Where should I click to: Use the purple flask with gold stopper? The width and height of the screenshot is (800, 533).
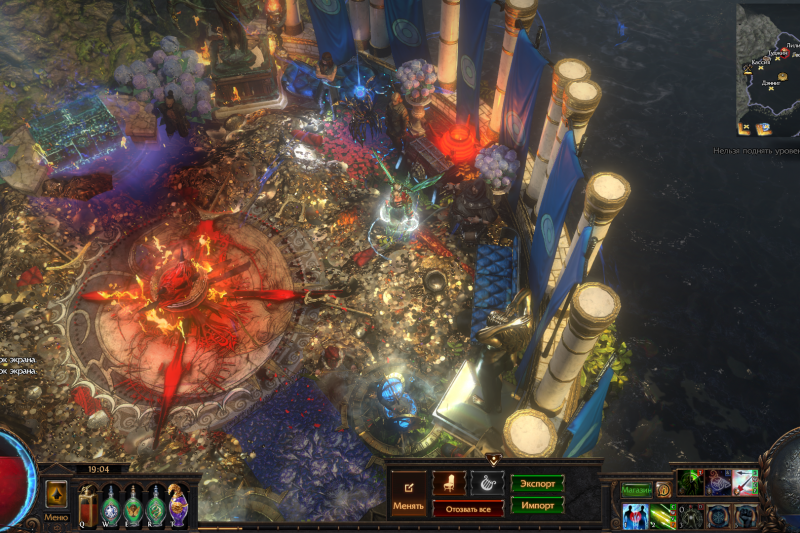pyautogui.click(x=179, y=505)
